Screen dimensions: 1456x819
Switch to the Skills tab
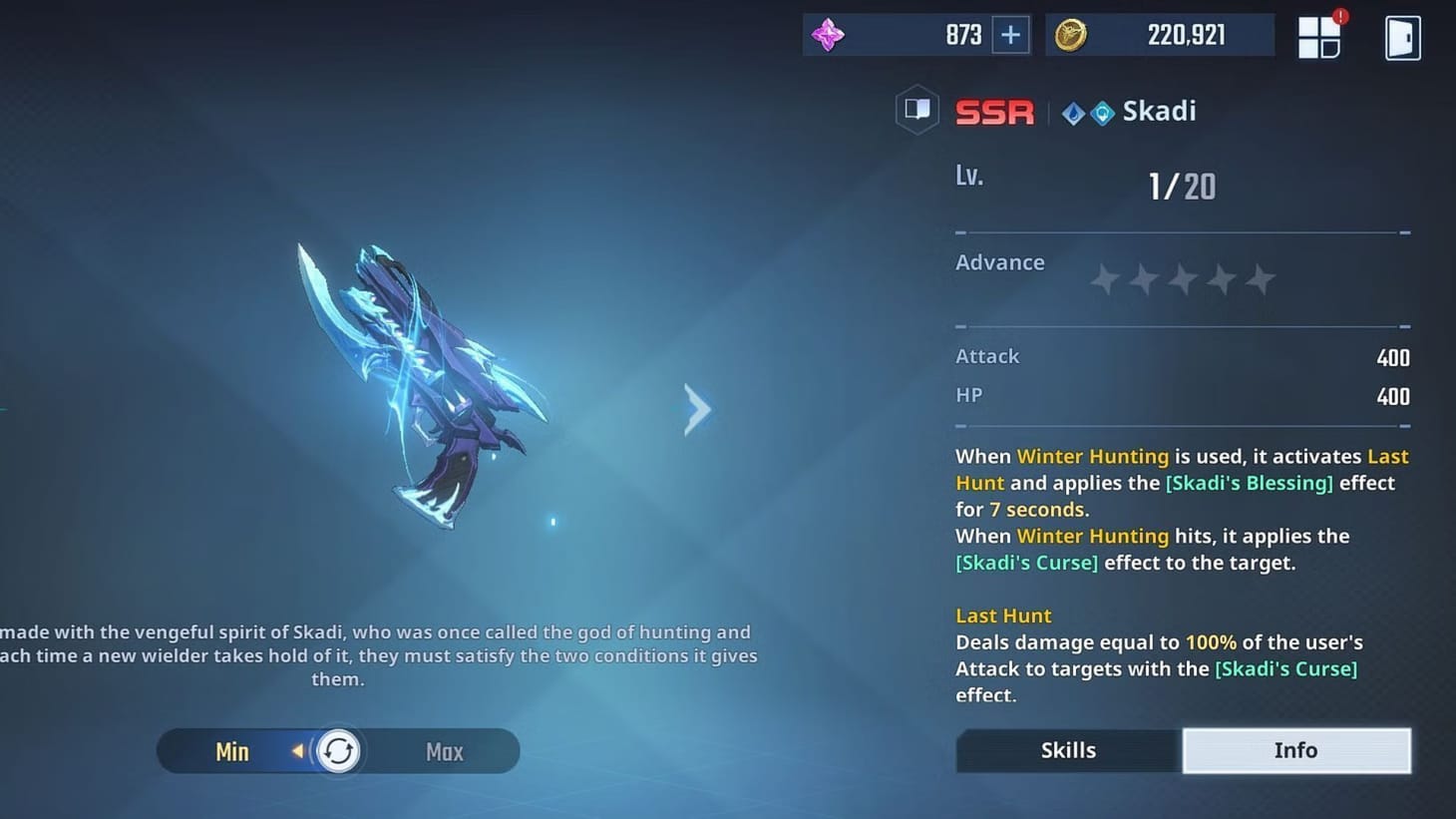(x=1068, y=750)
